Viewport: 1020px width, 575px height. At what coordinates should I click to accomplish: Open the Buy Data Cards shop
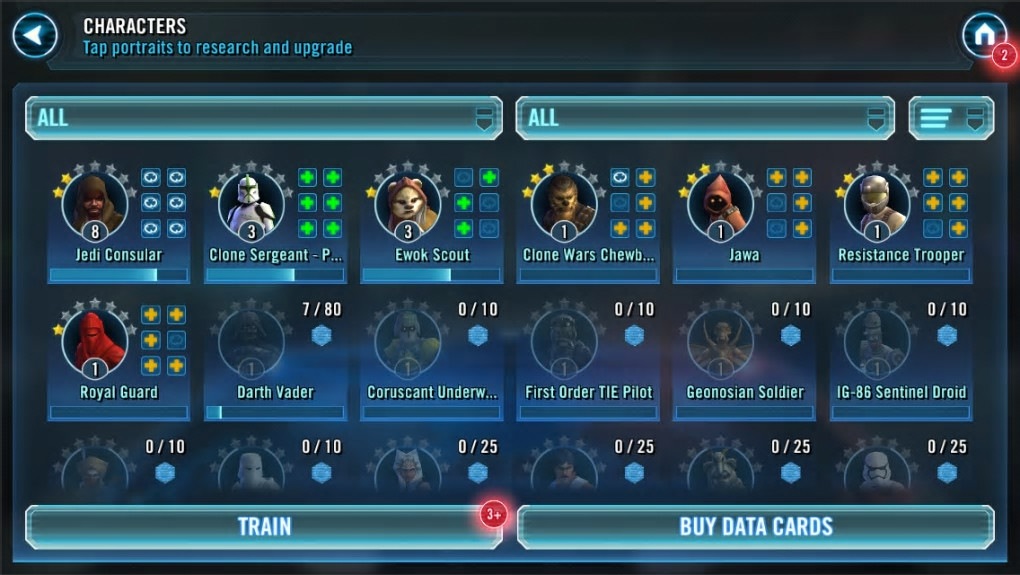(x=756, y=527)
